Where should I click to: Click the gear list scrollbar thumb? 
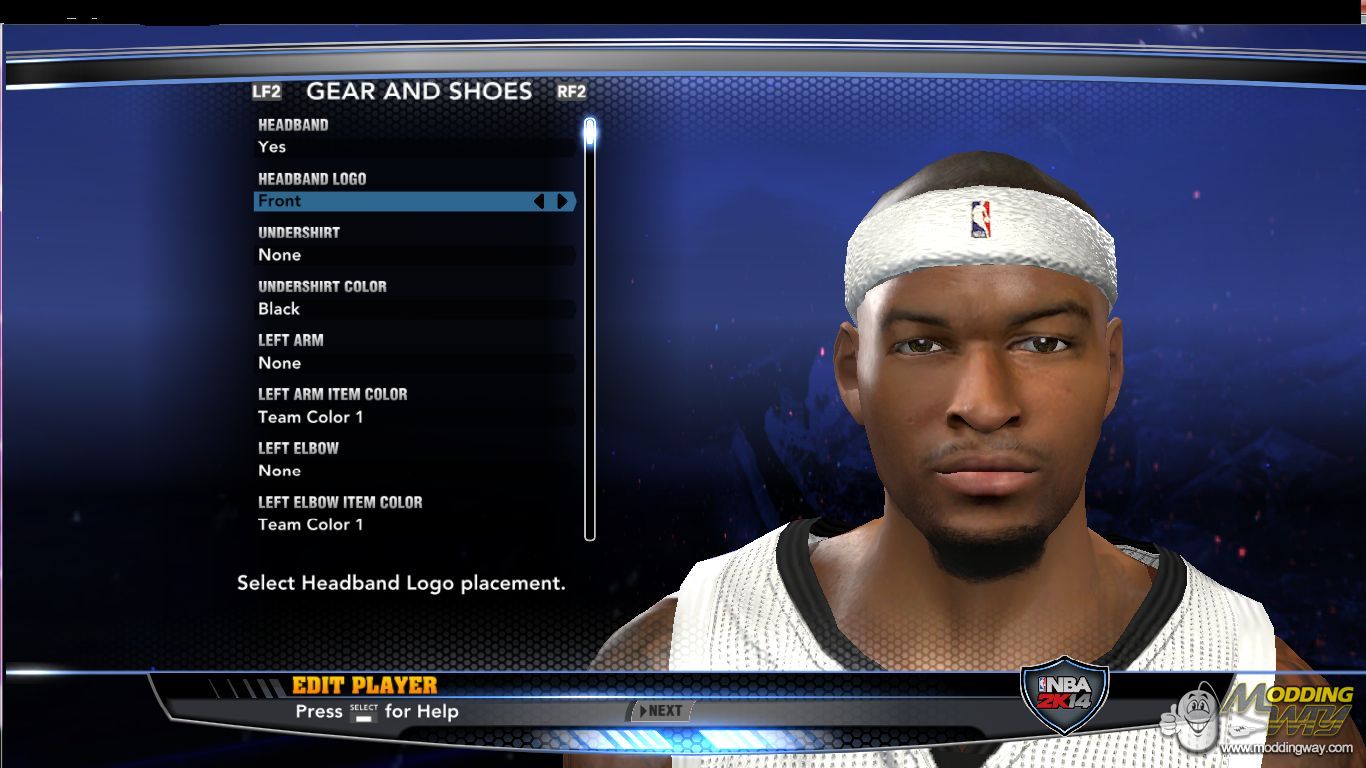click(590, 131)
